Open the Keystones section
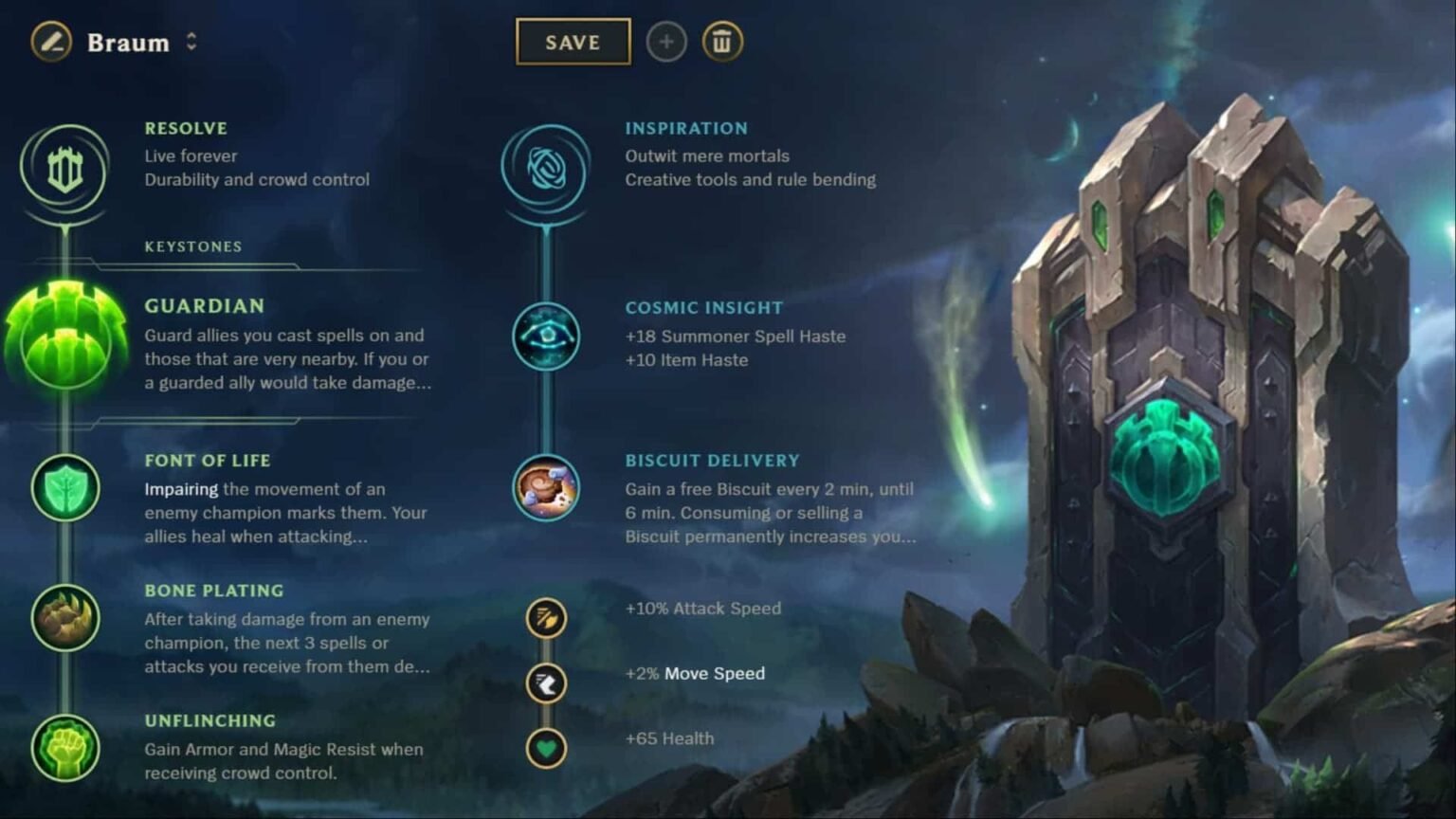The width and height of the screenshot is (1456, 819). pos(192,246)
